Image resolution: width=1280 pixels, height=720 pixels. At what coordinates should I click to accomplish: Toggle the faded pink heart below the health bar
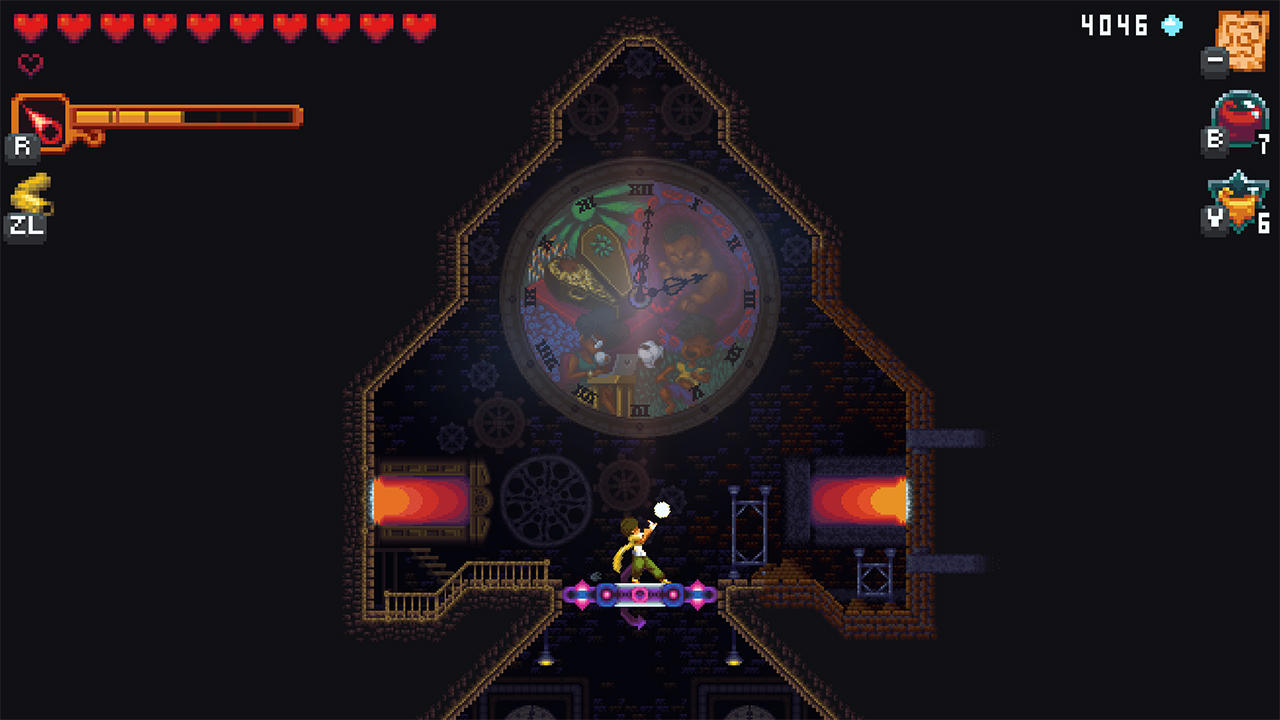click(31, 64)
